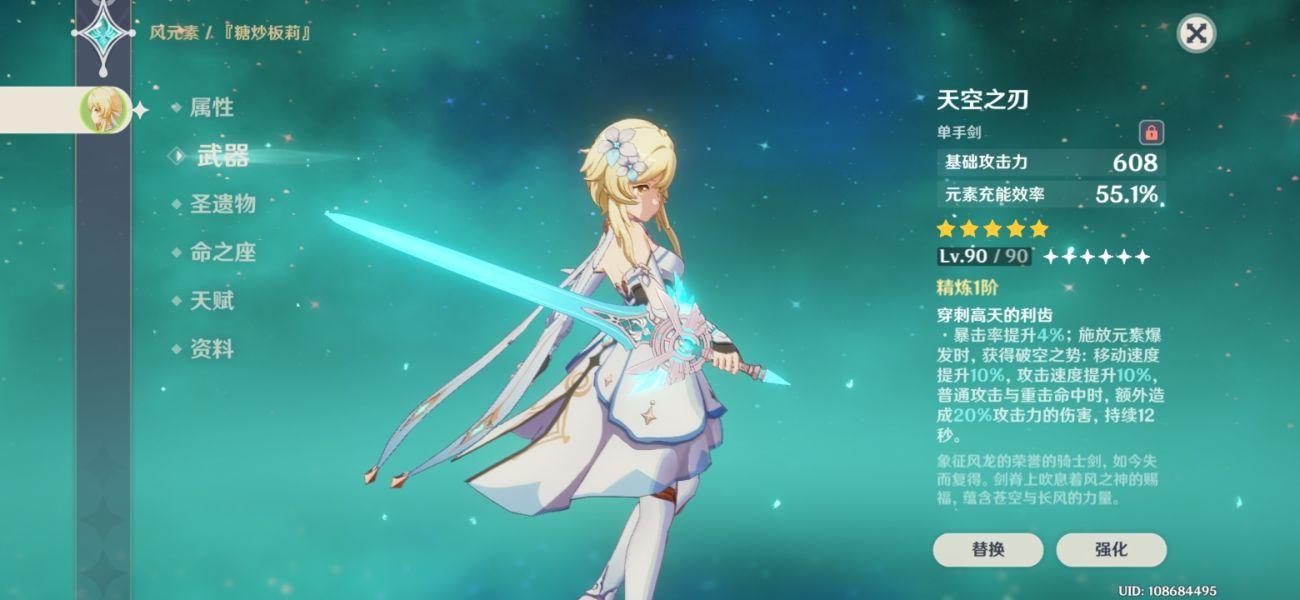1300x600 pixels.
Task: Close the character screen
Action: click(1195, 34)
